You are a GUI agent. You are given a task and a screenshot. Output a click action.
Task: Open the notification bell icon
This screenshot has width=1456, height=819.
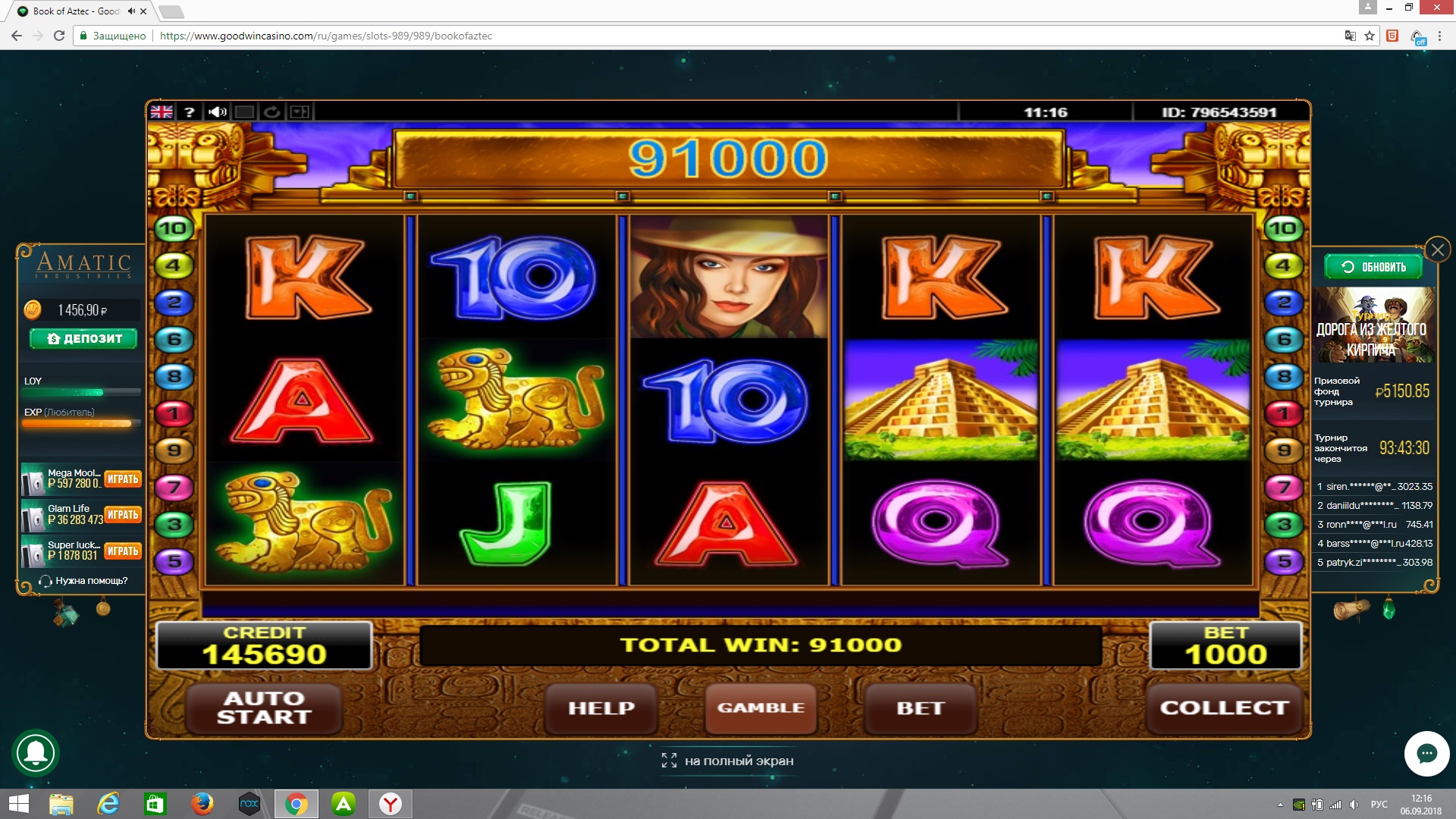click(x=36, y=753)
